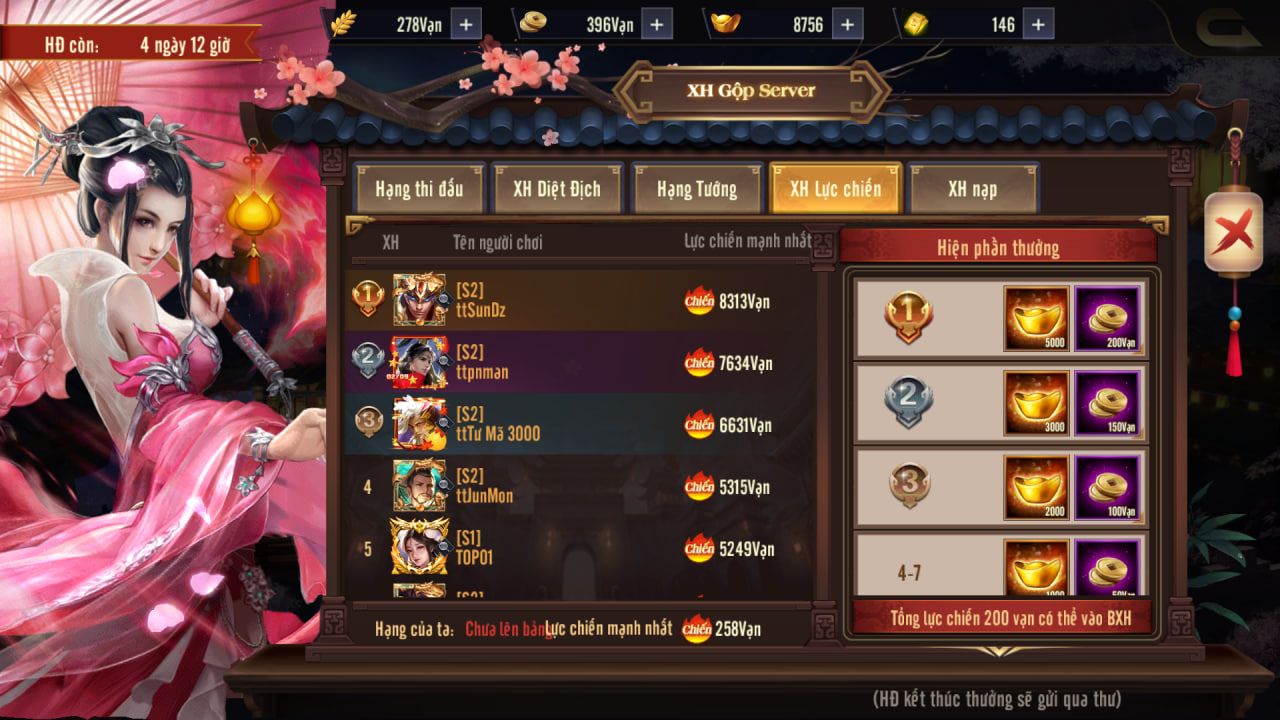Add gold bars using the plus button
The image size is (1280, 720).
click(x=1038, y=24)
